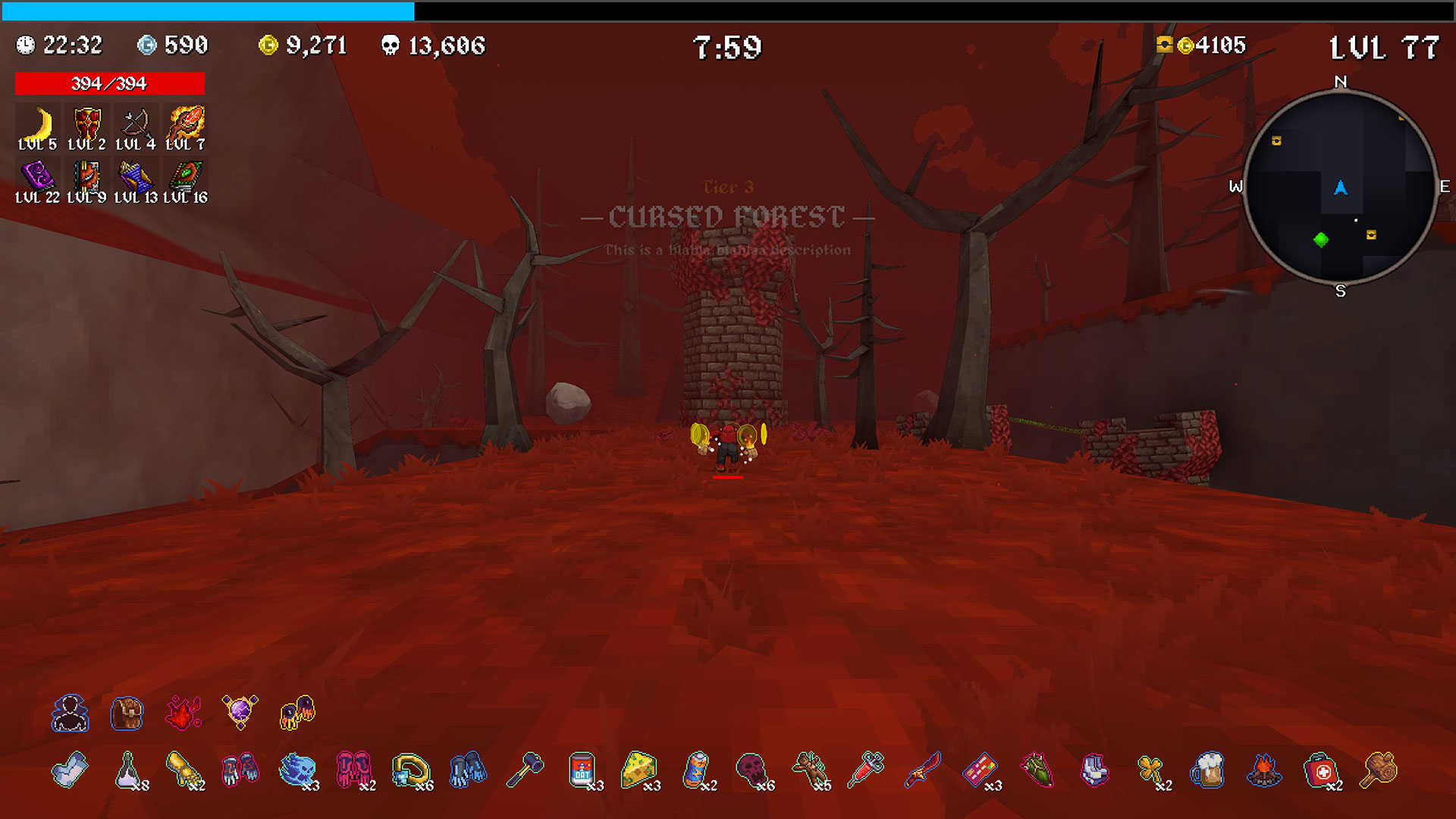Choose the blue ghost skull item
1456x819 pixels.
tap(297, 770)
